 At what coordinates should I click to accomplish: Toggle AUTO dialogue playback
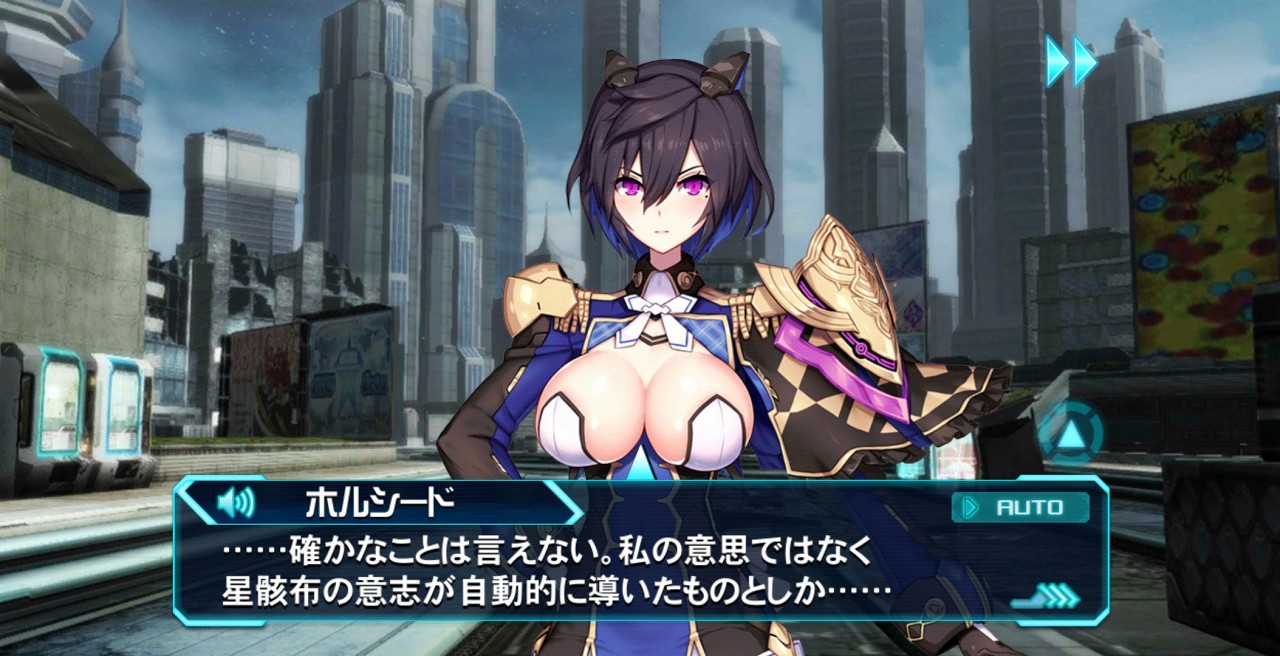point(1020,507)
